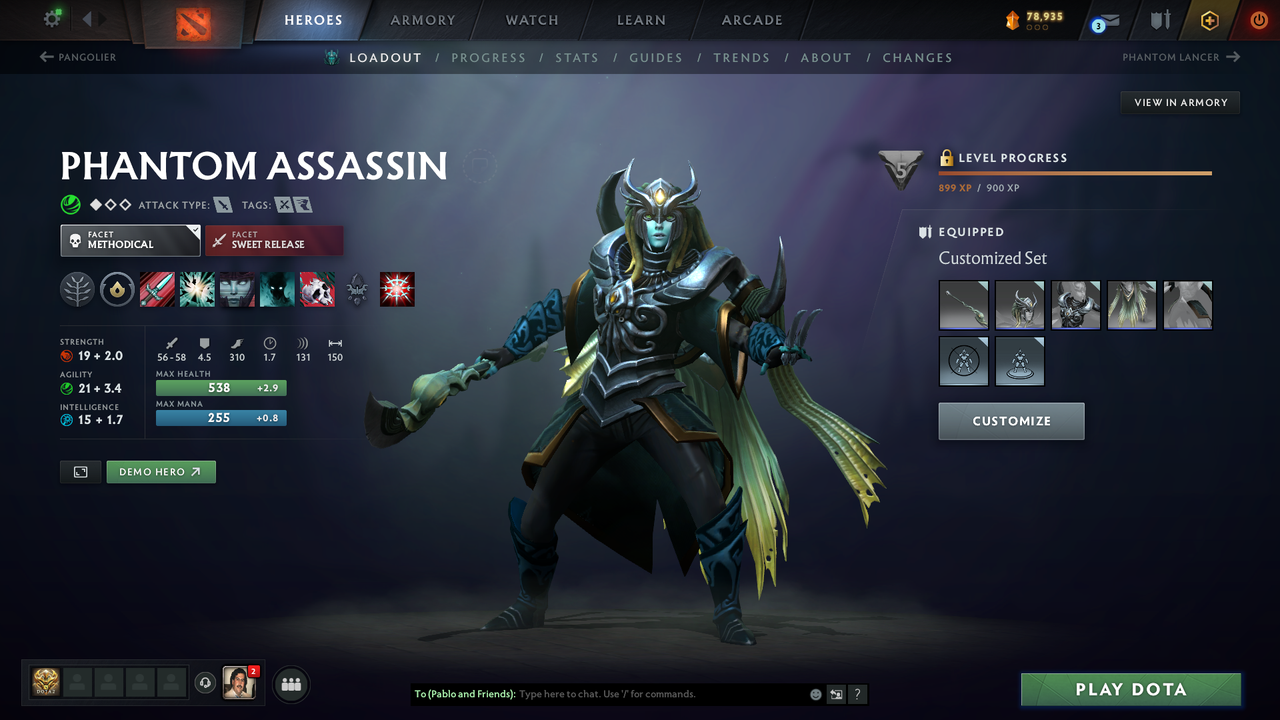
Task: Expand the Phantom Lancer hero page
Action: 1180,57
